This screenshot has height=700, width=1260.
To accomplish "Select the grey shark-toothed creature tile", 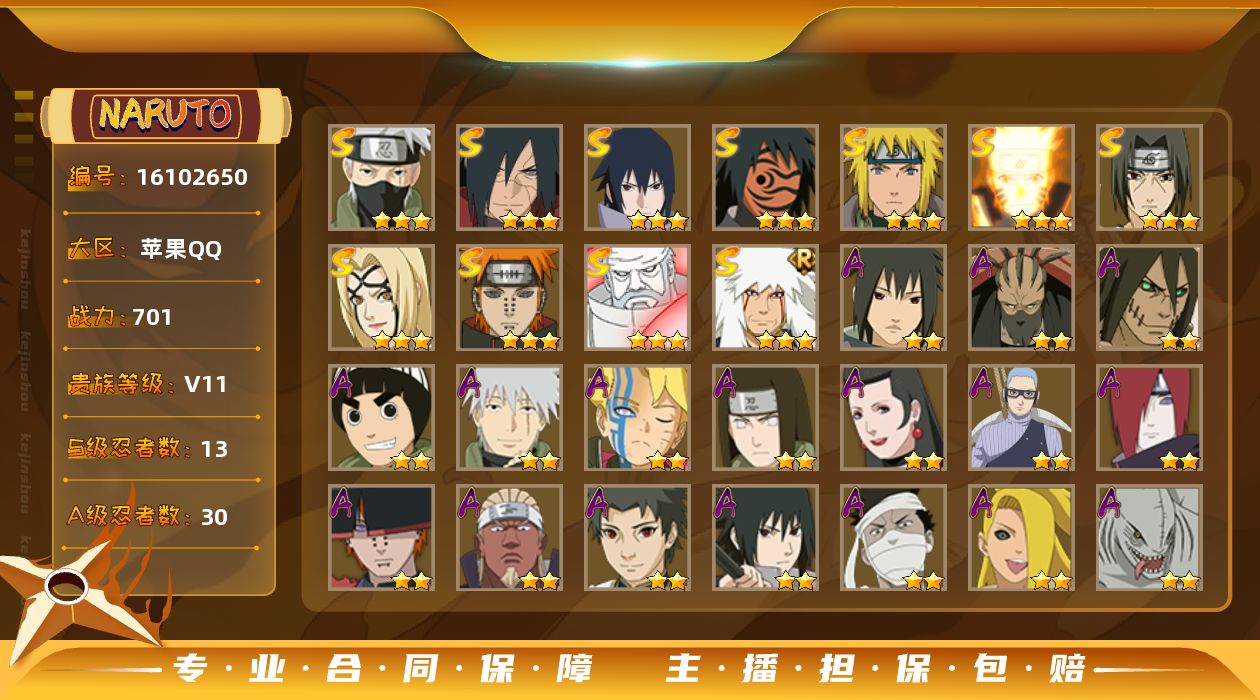I will point(1149,538).
